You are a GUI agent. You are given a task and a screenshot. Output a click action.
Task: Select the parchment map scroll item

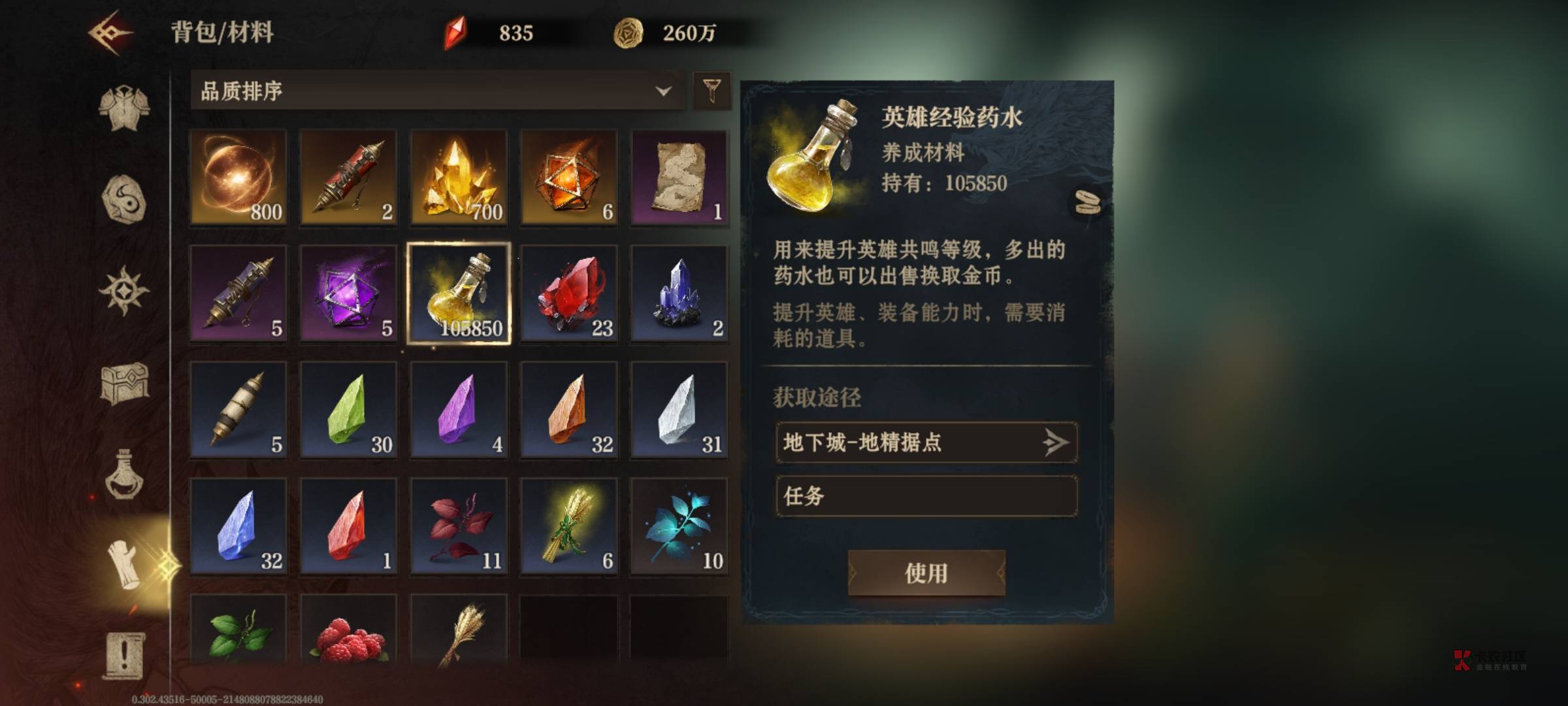[679, 177]
